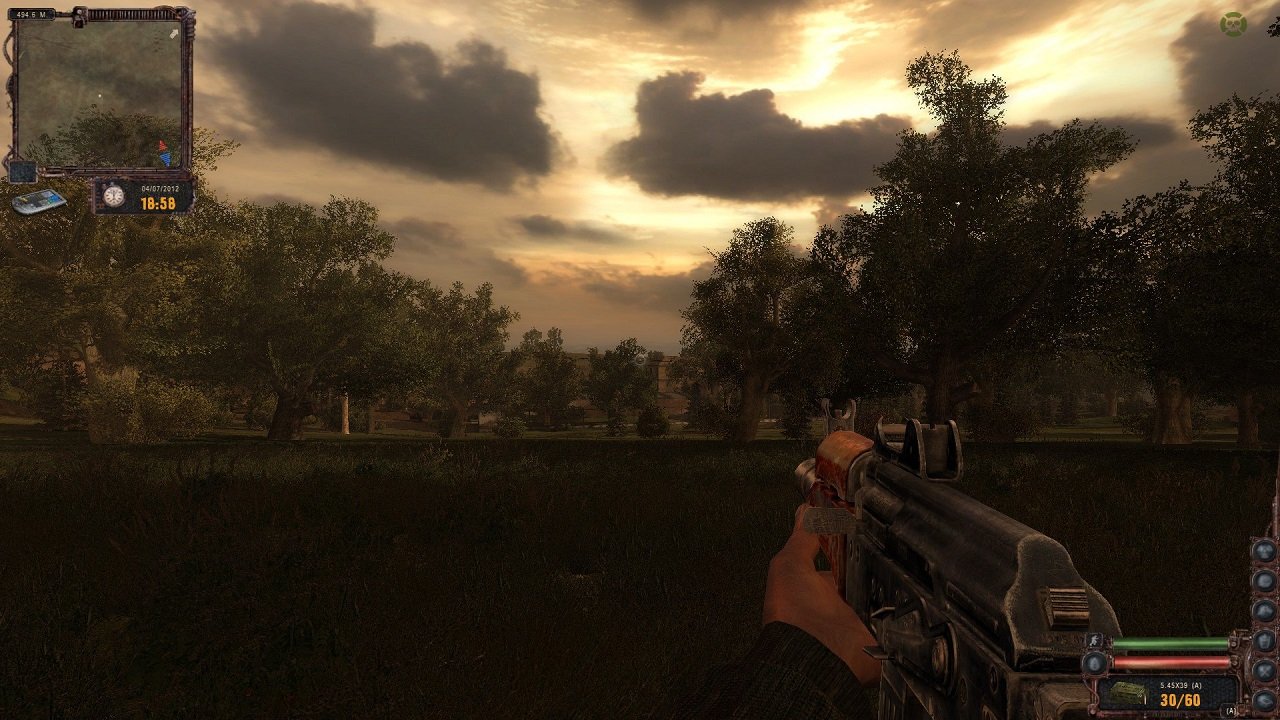This screenshot has height=720, width=1280.
Task: Click the clock face icon
Action: 113,196
